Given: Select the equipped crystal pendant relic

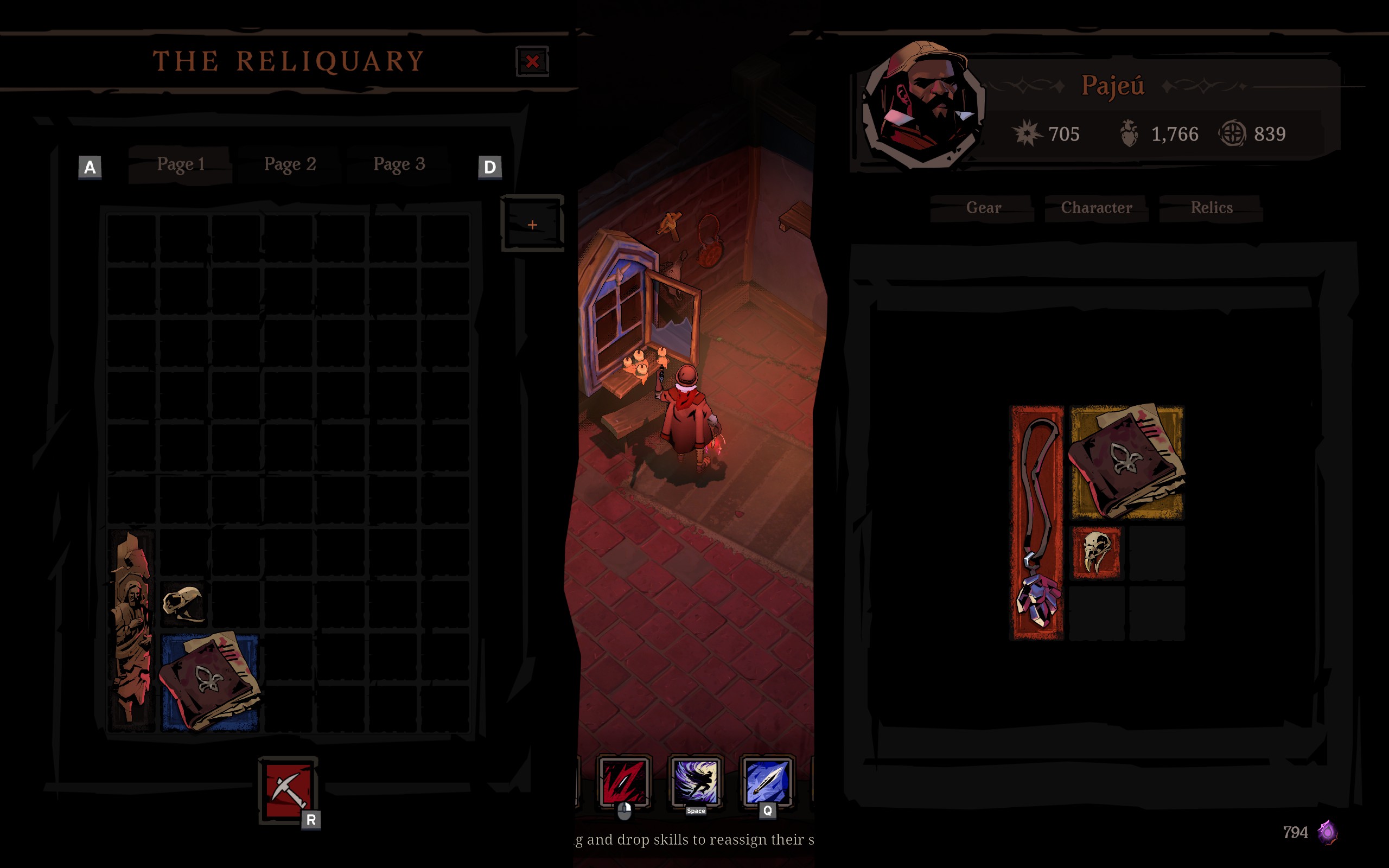Looking at the screenshot, I should [x=1036, y=522].
